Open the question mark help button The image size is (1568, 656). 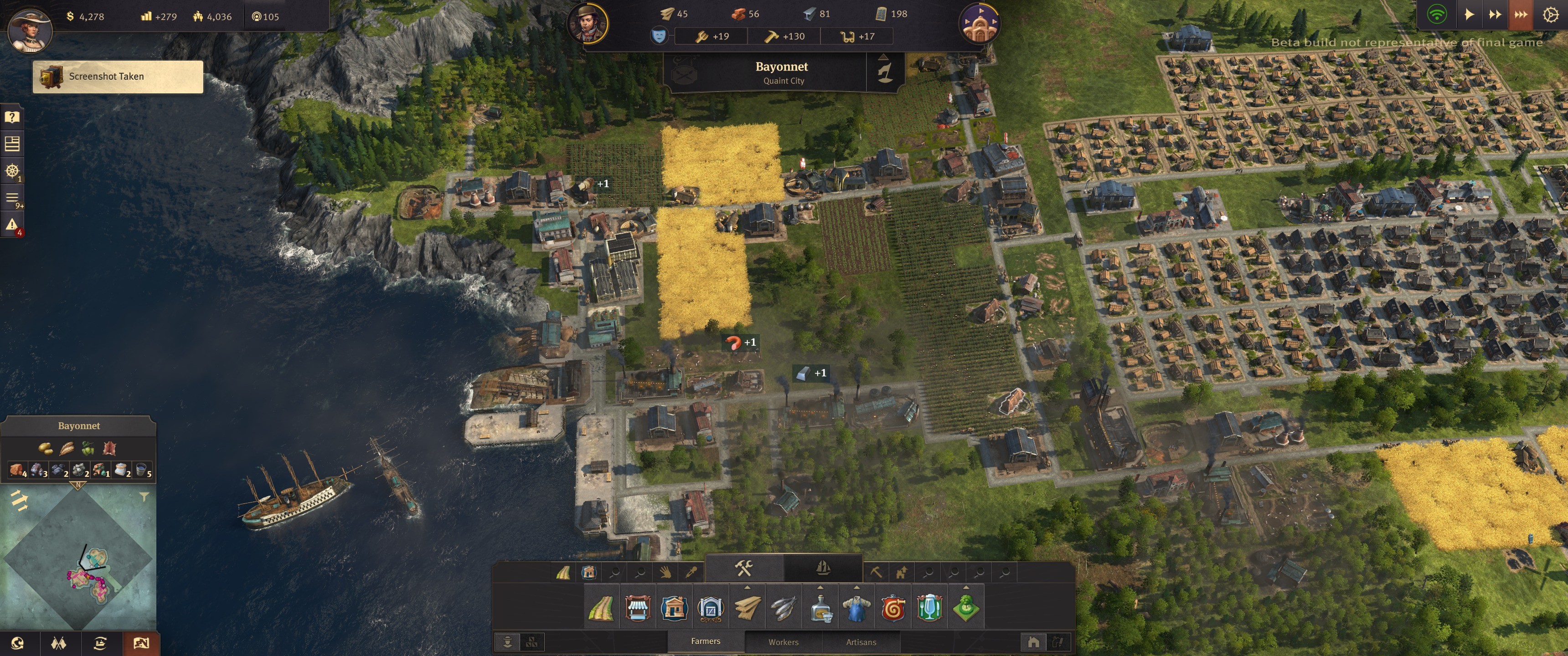pos(12,117)
